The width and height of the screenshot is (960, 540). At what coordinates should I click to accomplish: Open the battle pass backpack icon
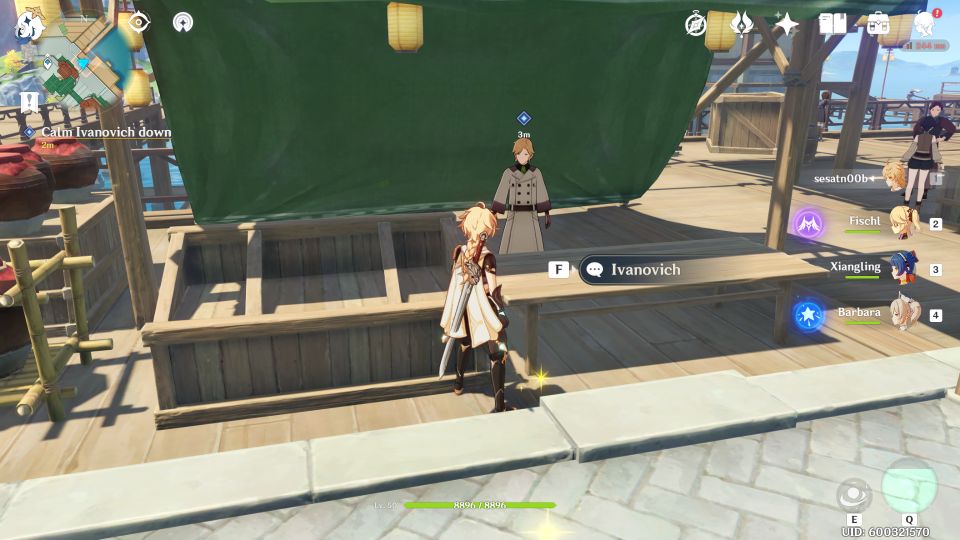(878, 24)
